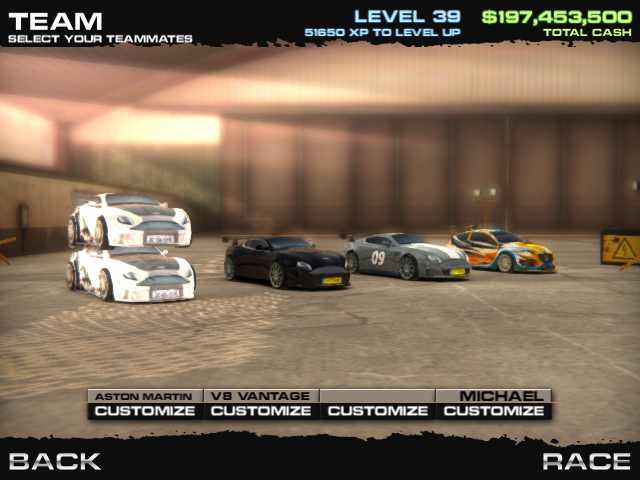Customize the Aston Martin car

145,411
